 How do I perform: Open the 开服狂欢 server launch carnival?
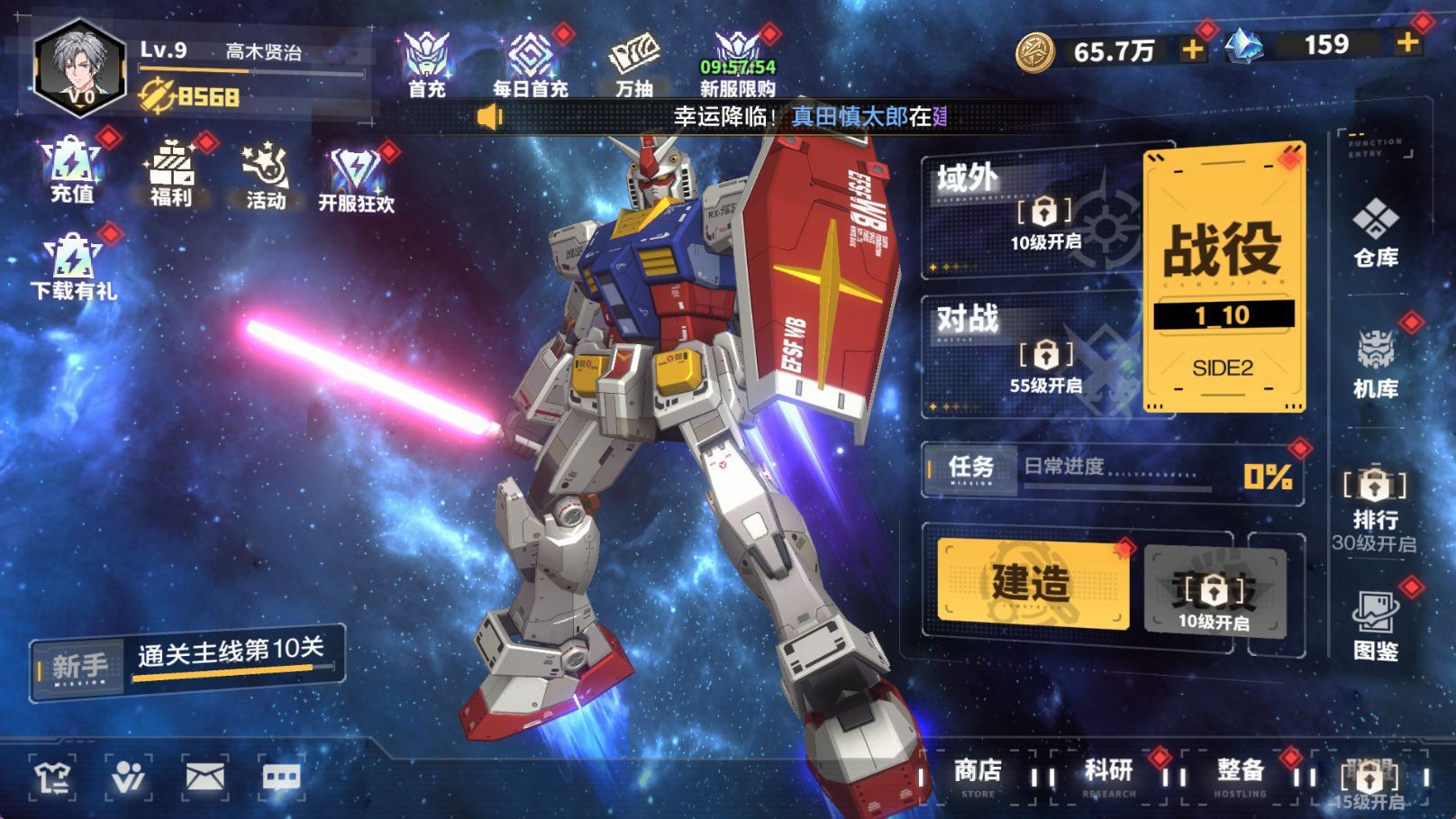coord(356,178)
